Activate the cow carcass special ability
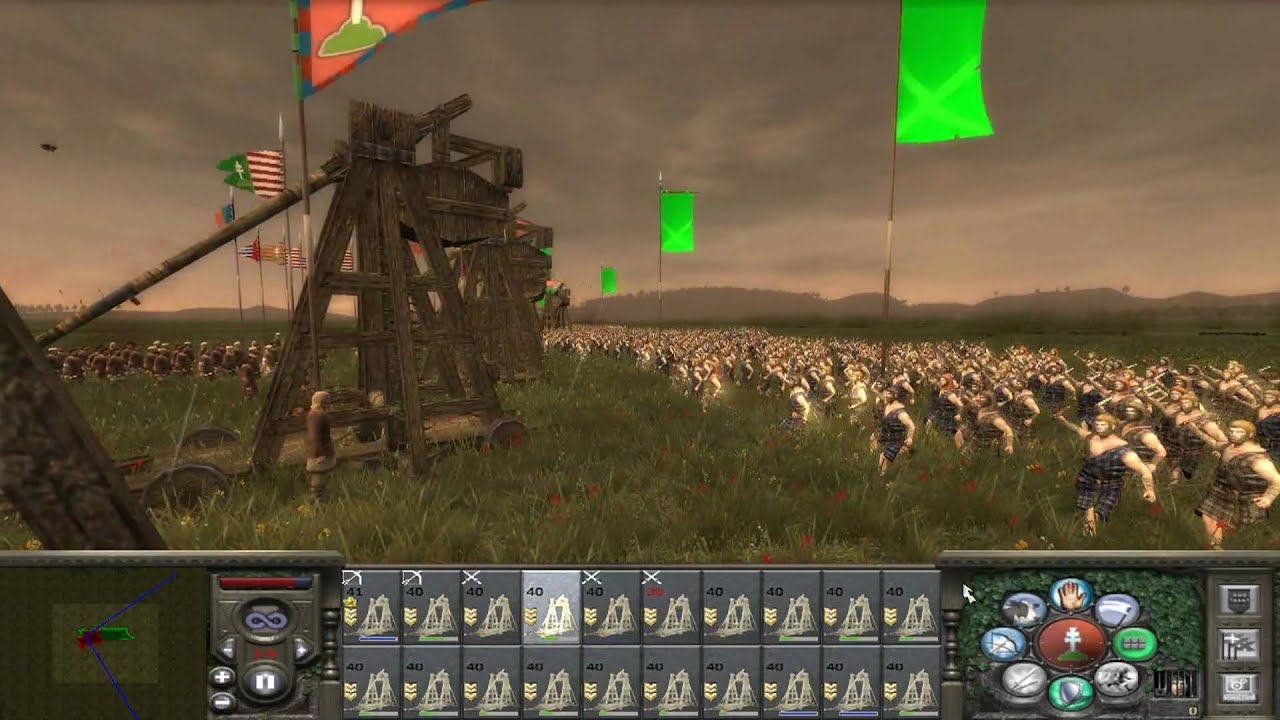 (1023, 608)
